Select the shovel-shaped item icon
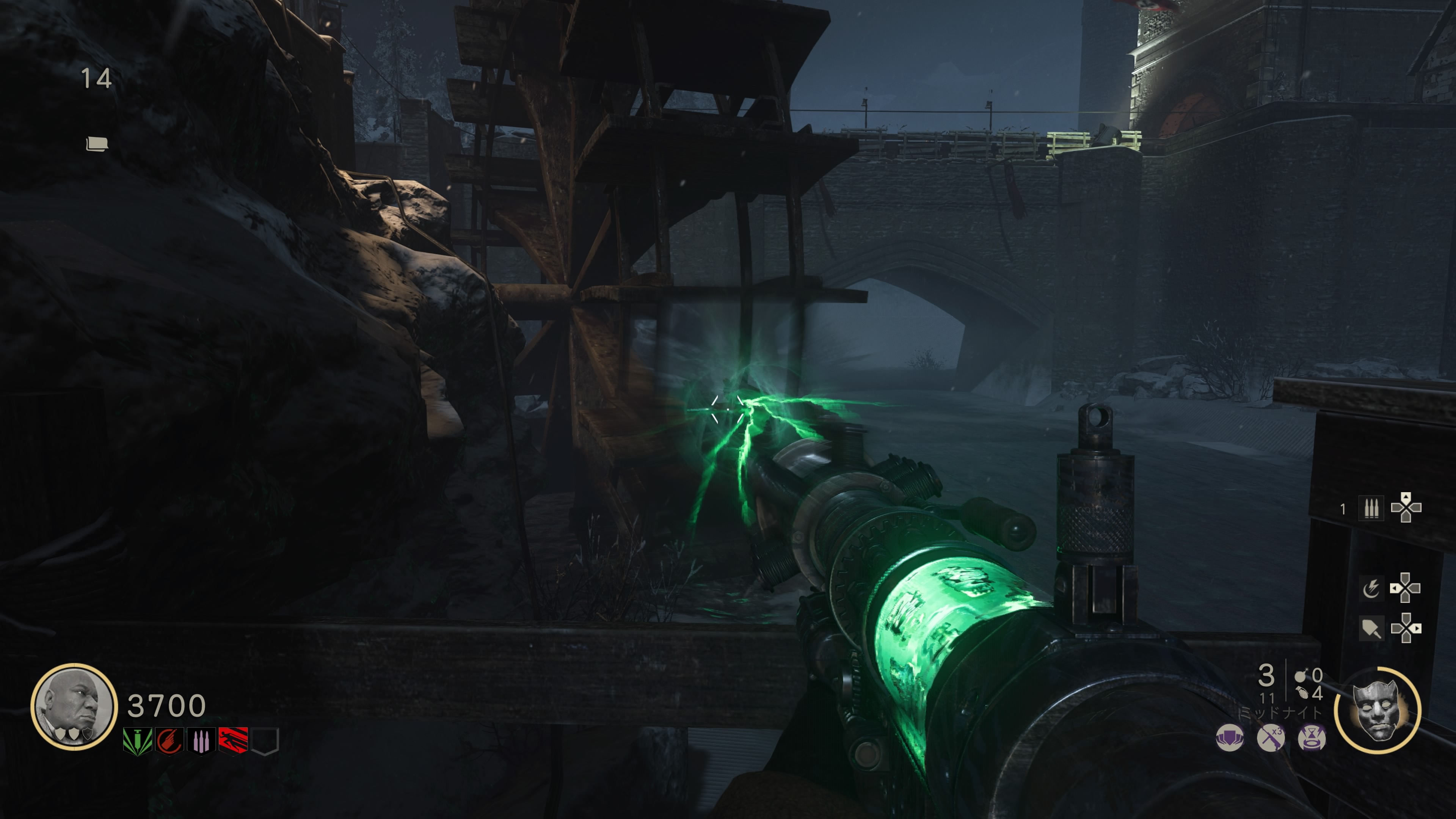The height and width of the screenshot is (819, 1456). click(x=1371, y=629)
